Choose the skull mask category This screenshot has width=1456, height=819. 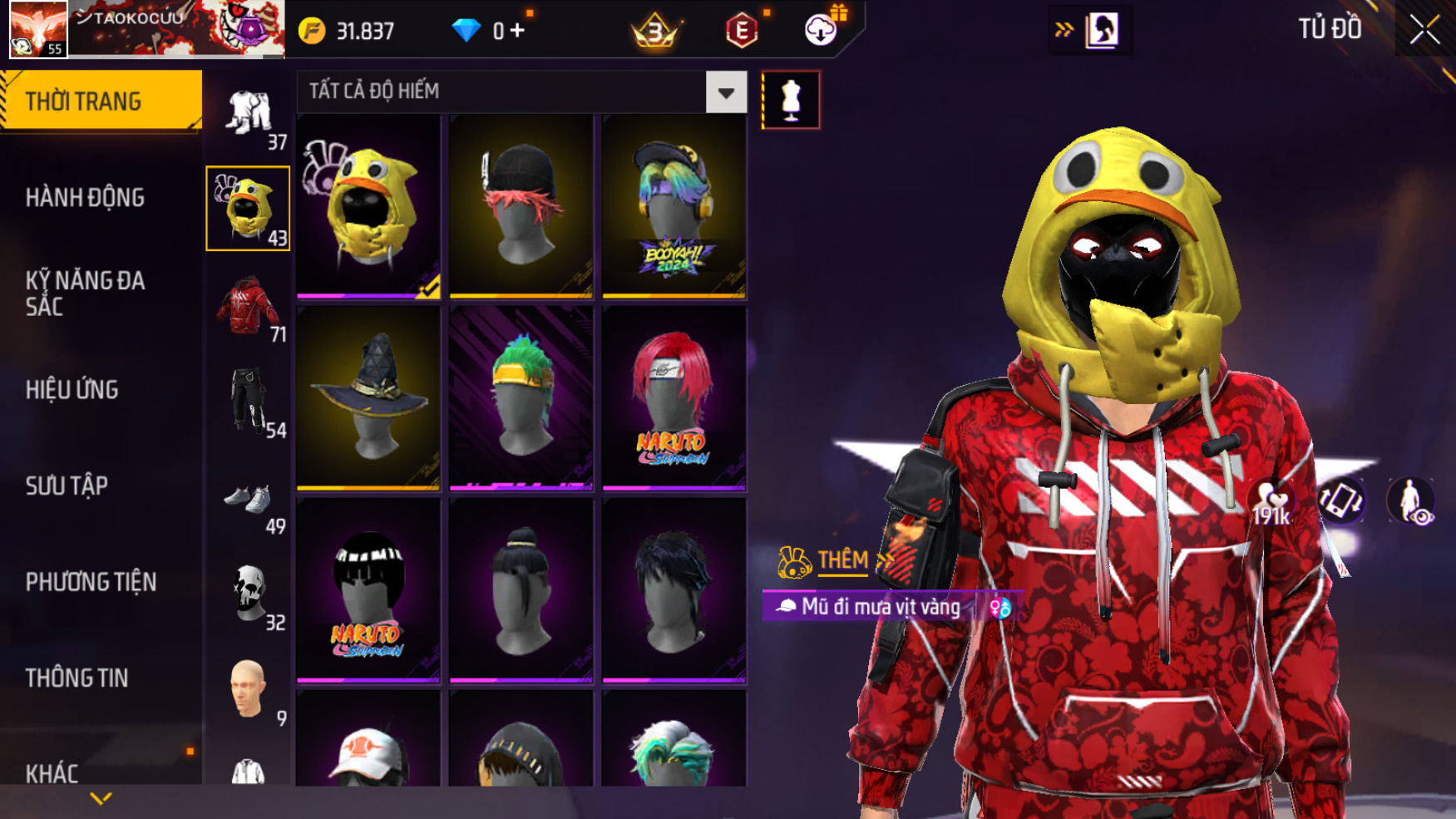tap(248, 594)
